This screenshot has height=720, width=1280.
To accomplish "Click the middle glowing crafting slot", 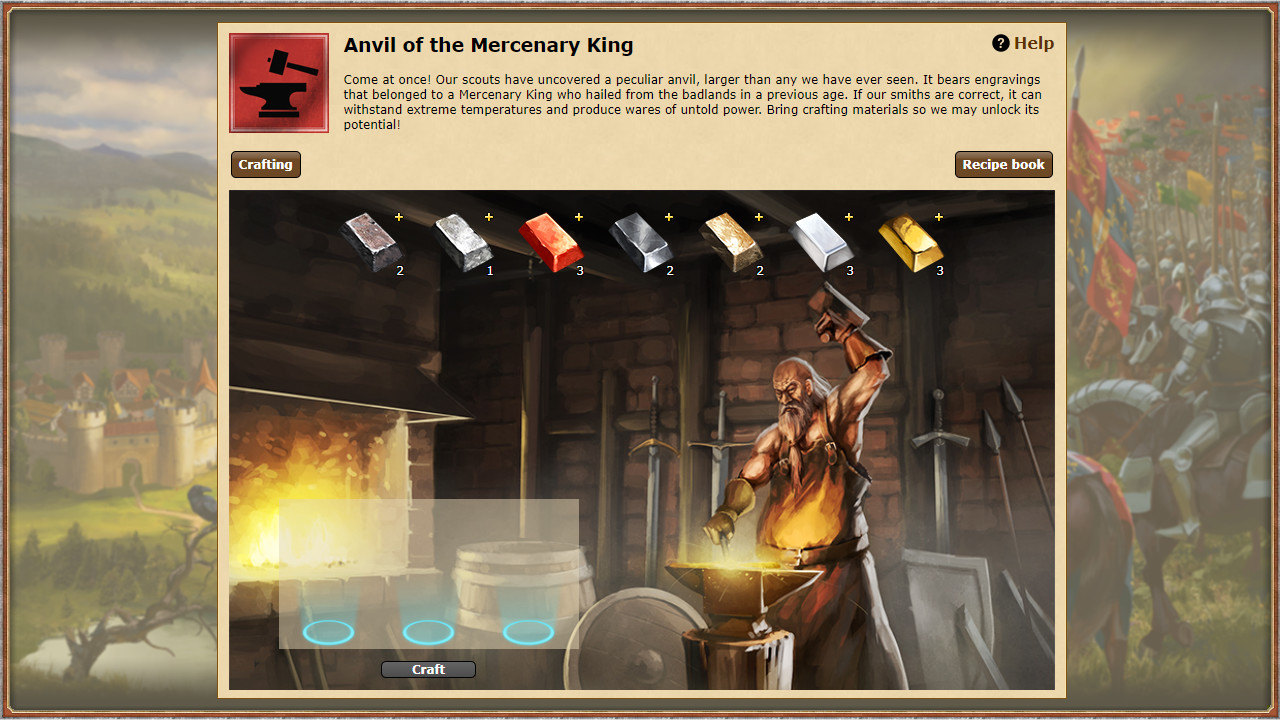I will 428,631.
